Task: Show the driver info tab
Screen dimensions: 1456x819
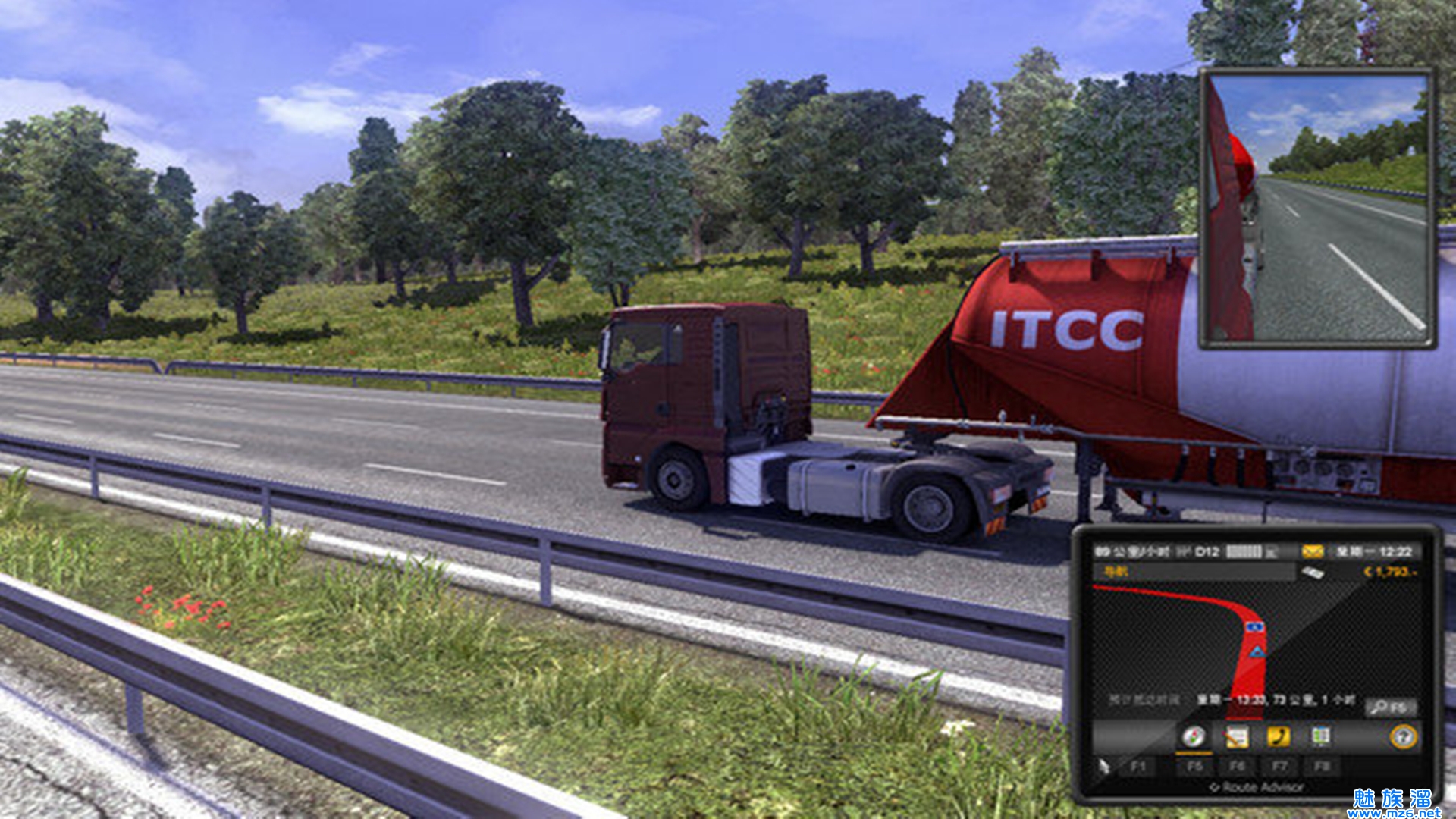Action: click(x=1320, y=737)
